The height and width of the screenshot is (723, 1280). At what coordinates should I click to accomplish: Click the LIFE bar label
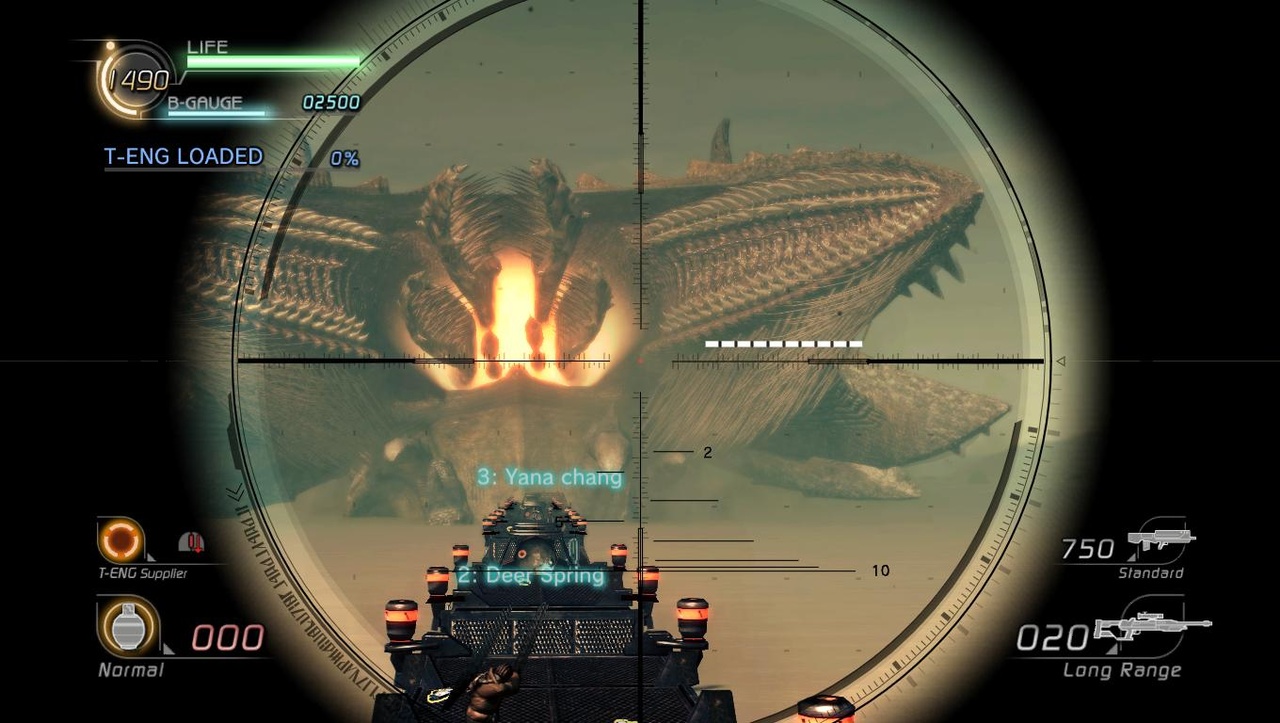[208, 46]
